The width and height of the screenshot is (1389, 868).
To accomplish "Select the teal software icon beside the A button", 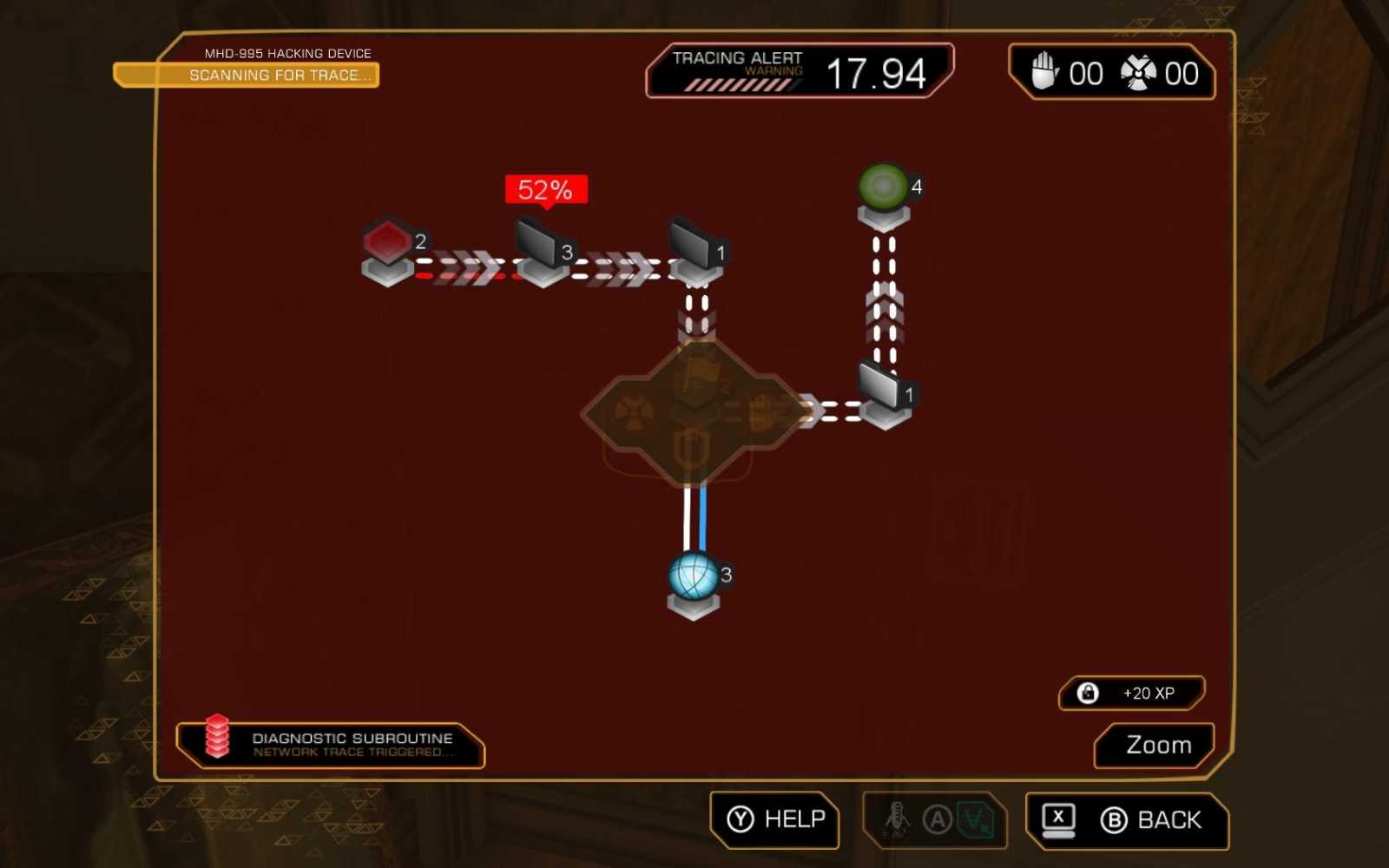I will coord(975,820).
